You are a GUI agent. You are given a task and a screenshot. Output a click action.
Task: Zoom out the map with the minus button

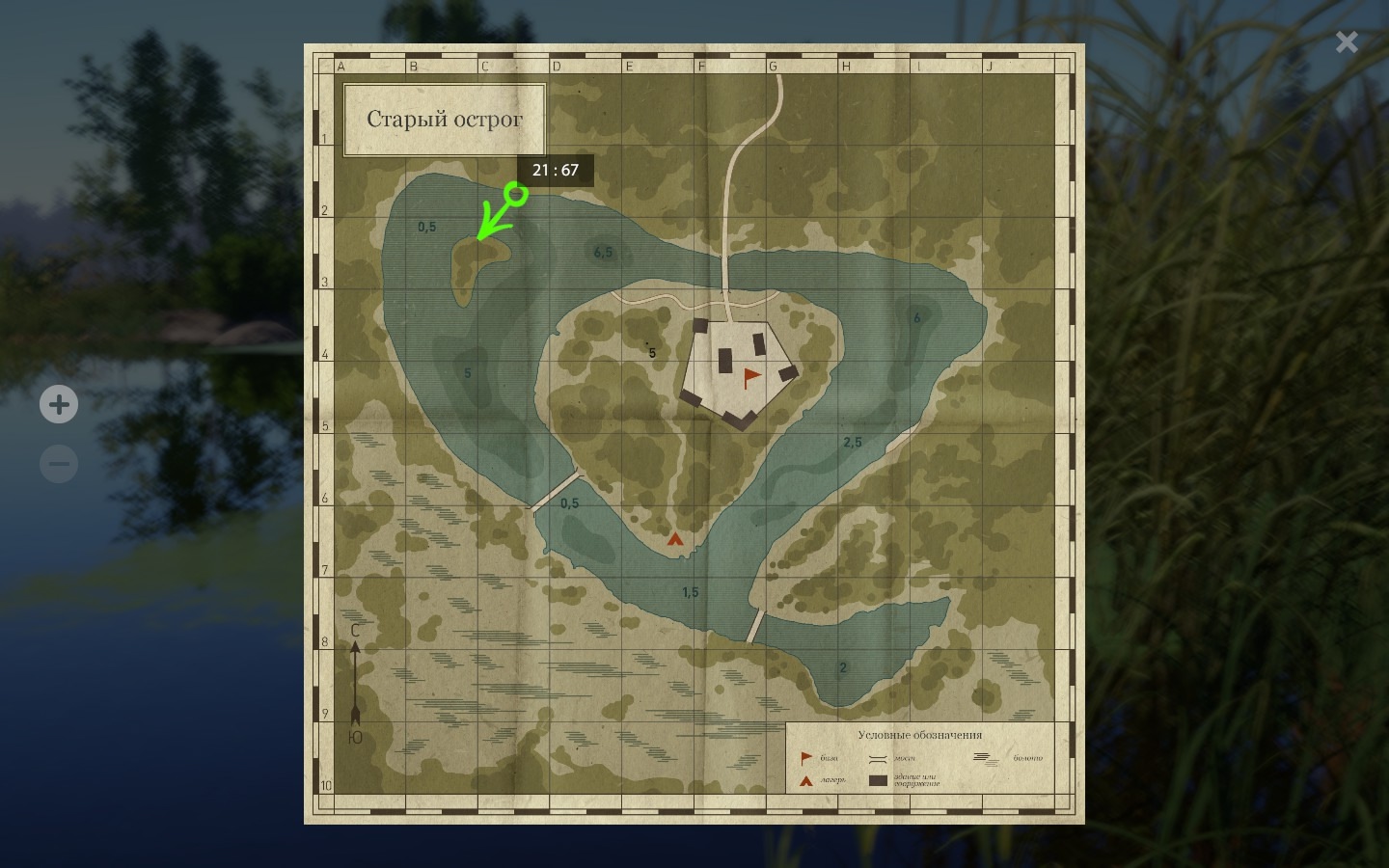pos(59,464)
